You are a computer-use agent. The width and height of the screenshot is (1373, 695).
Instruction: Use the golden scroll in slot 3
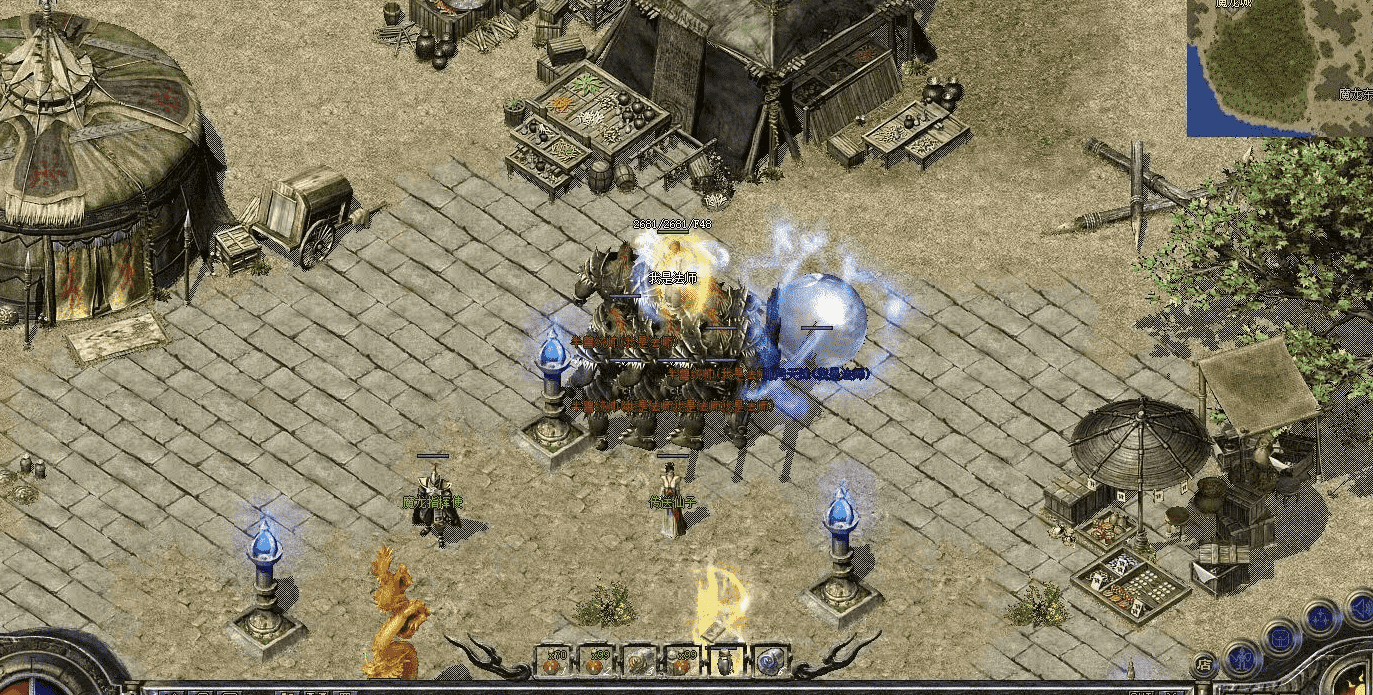(639, 660)
